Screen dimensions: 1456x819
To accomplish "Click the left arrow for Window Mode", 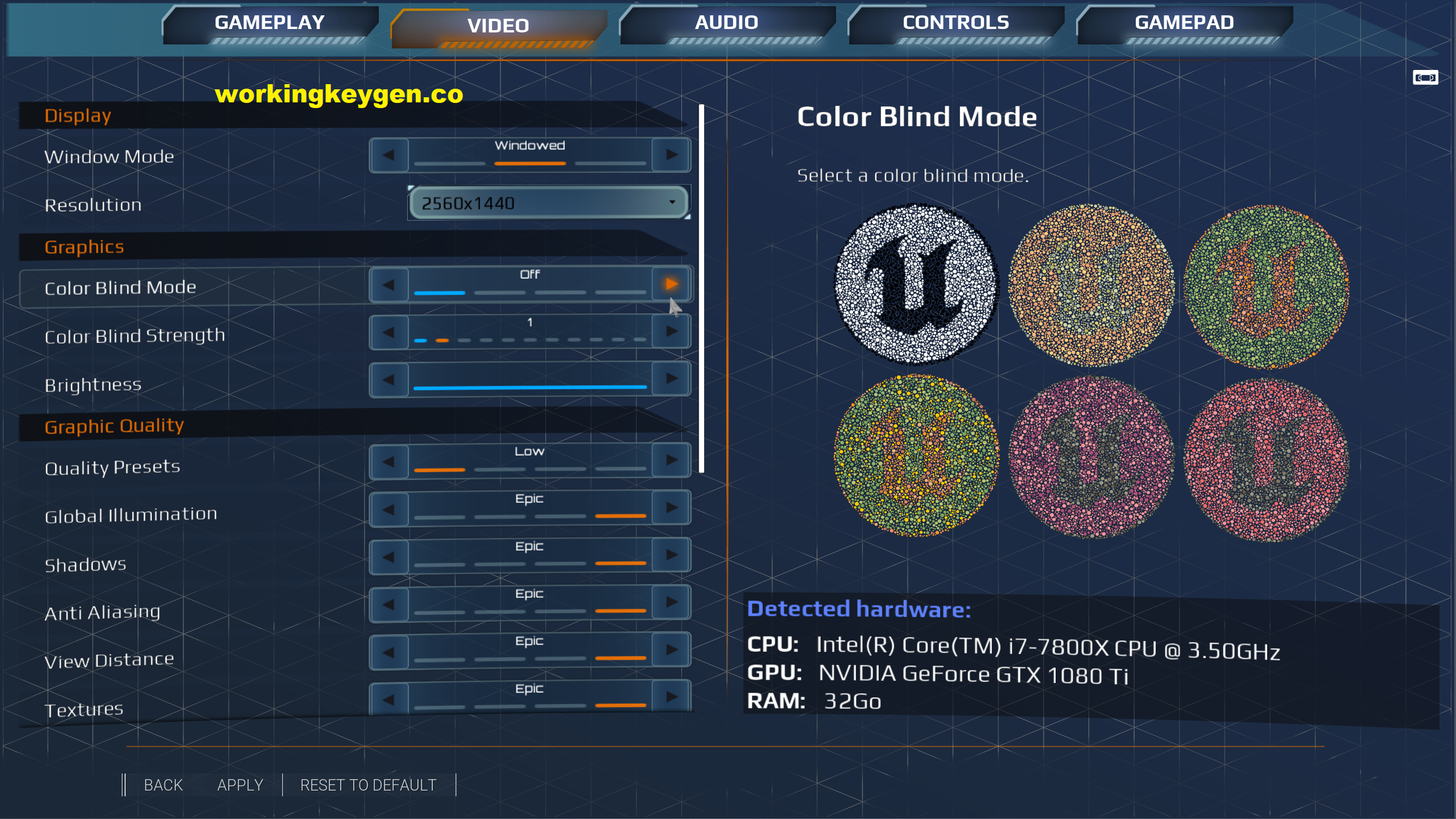I will 389,155.
